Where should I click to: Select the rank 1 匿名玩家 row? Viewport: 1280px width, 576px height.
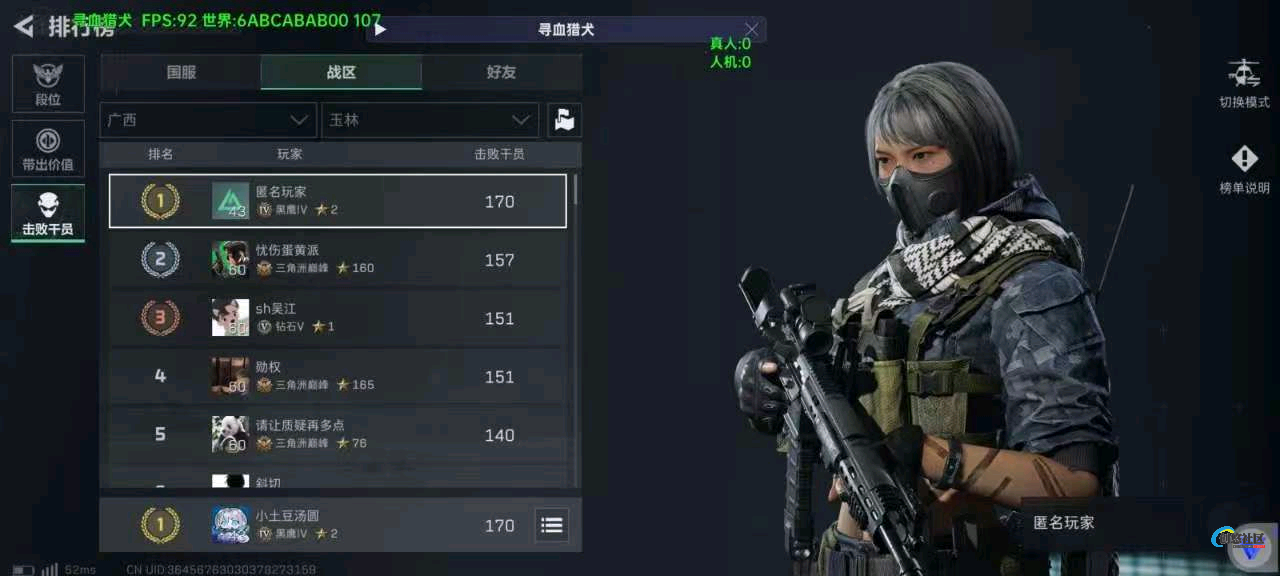[x=338, y=201]
